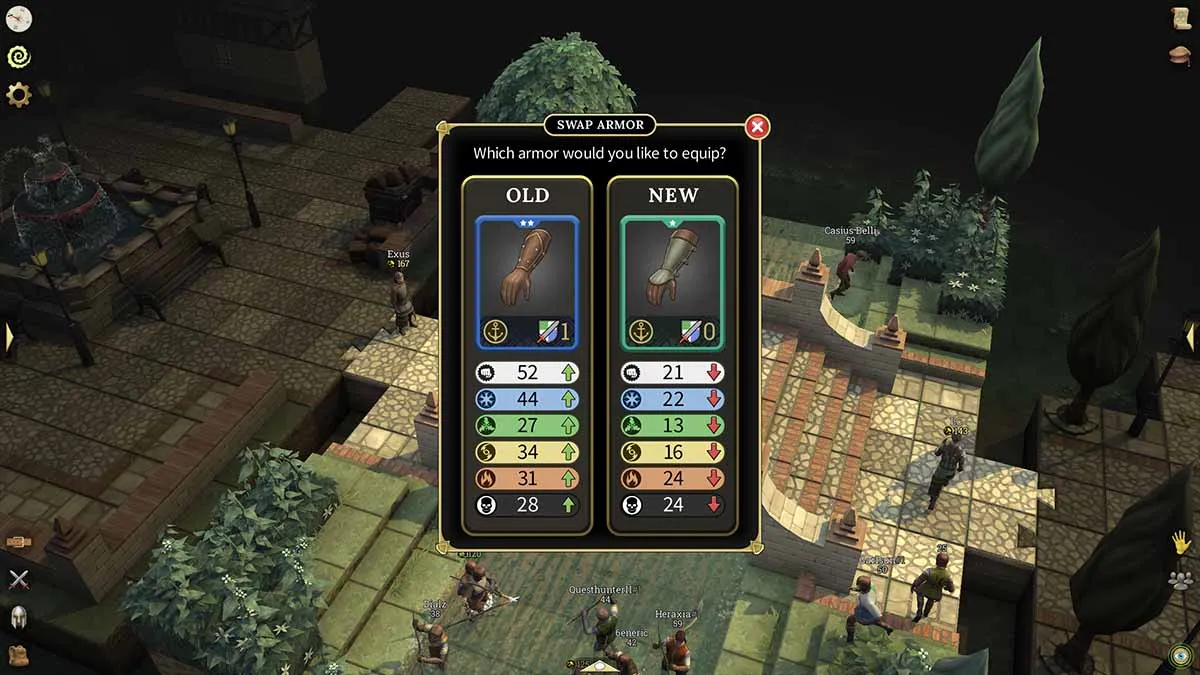
Task: Activate the green spiral icon
Action: point(19,57)
